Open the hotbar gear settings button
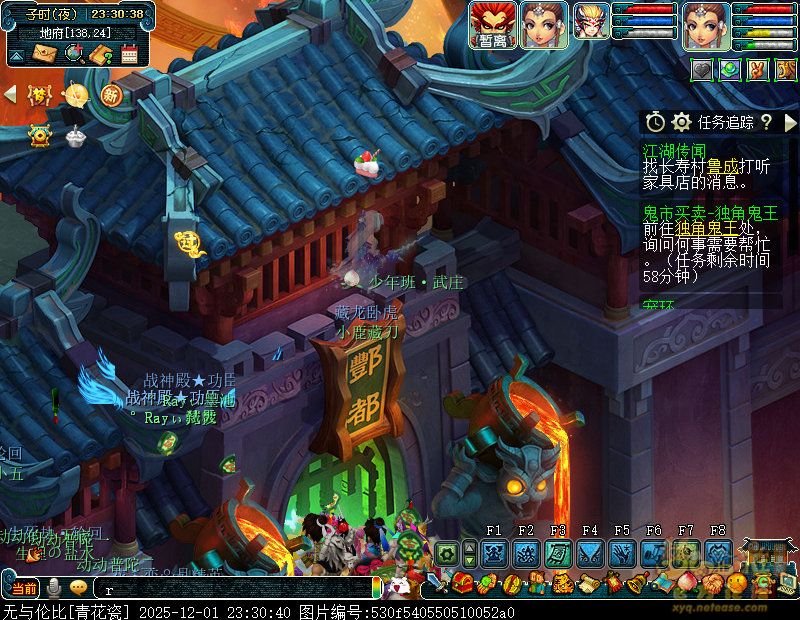The image size is (800, 620). click(446, 552)
